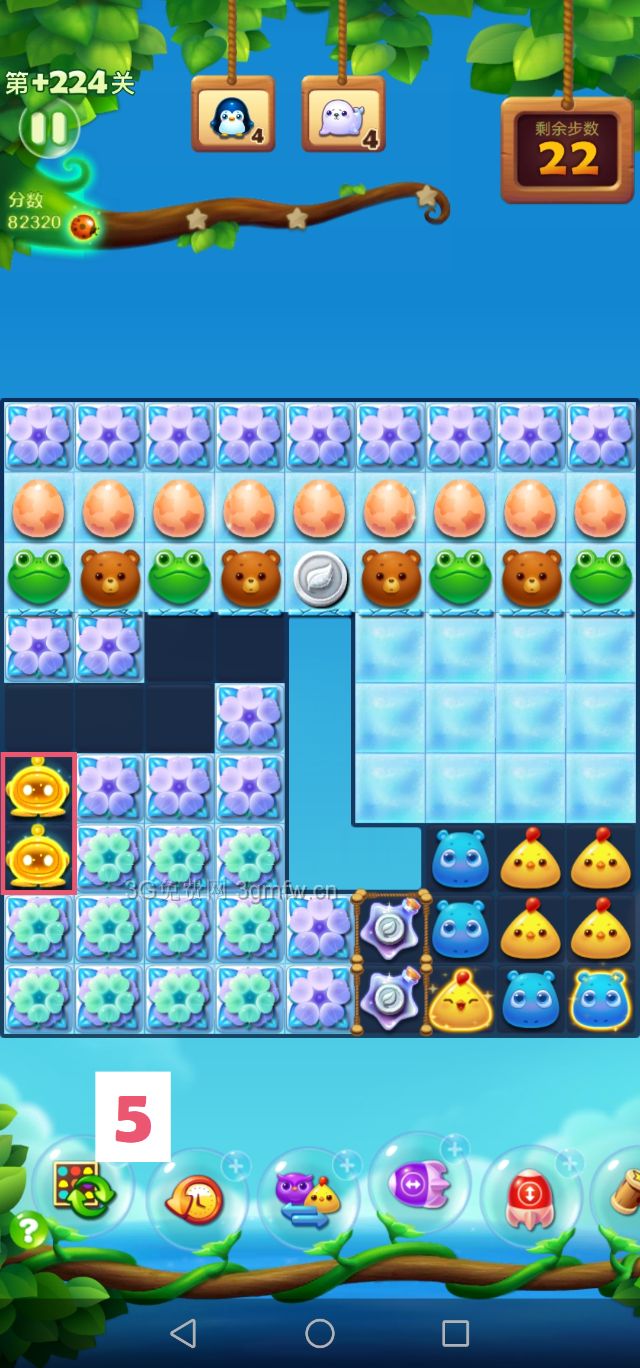The height and width of the screenshot is (1368, 640).
Task: Select the sparkling yellow chick tile
Action: 461,999
